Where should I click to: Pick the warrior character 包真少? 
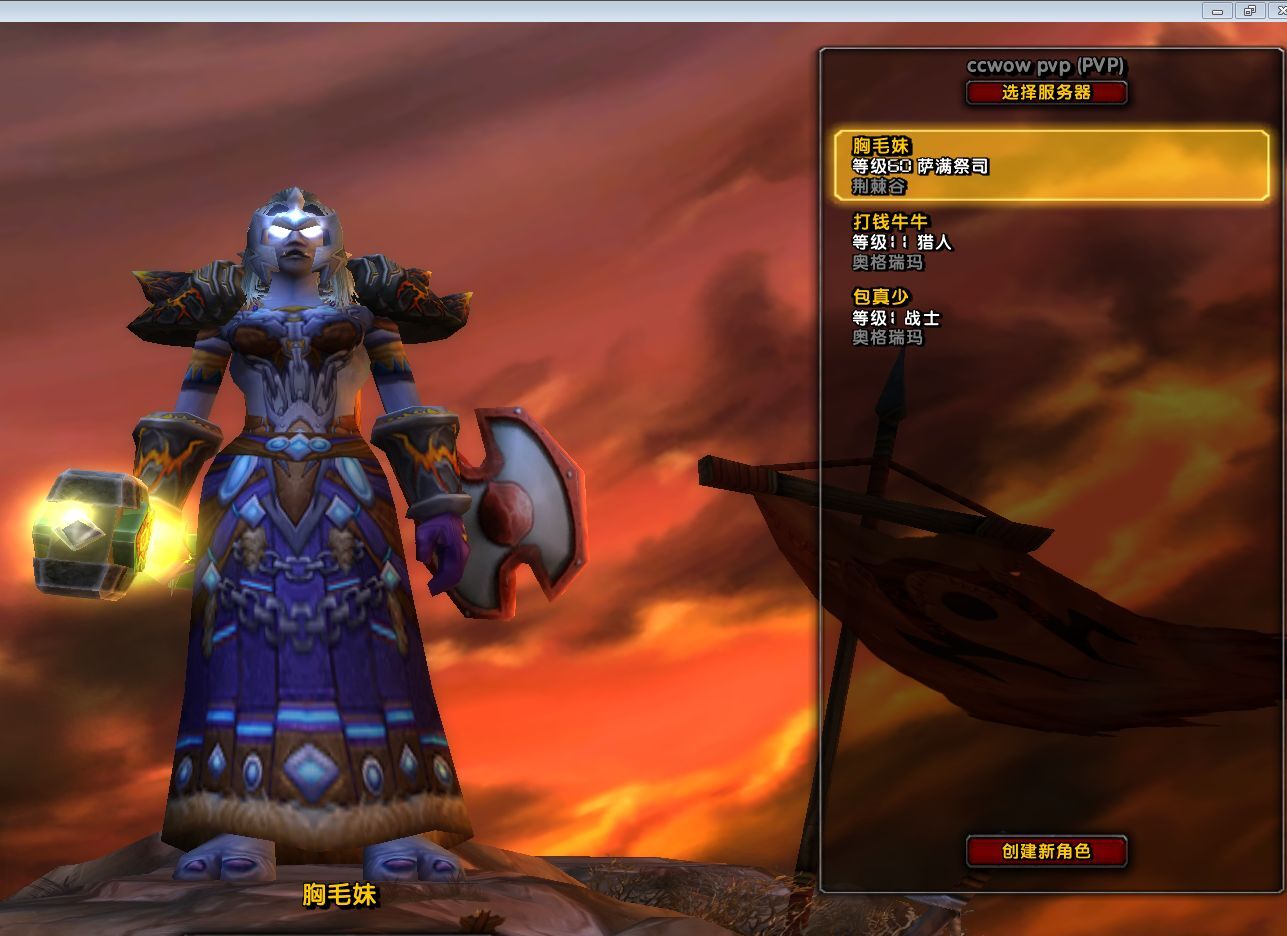1000,316
